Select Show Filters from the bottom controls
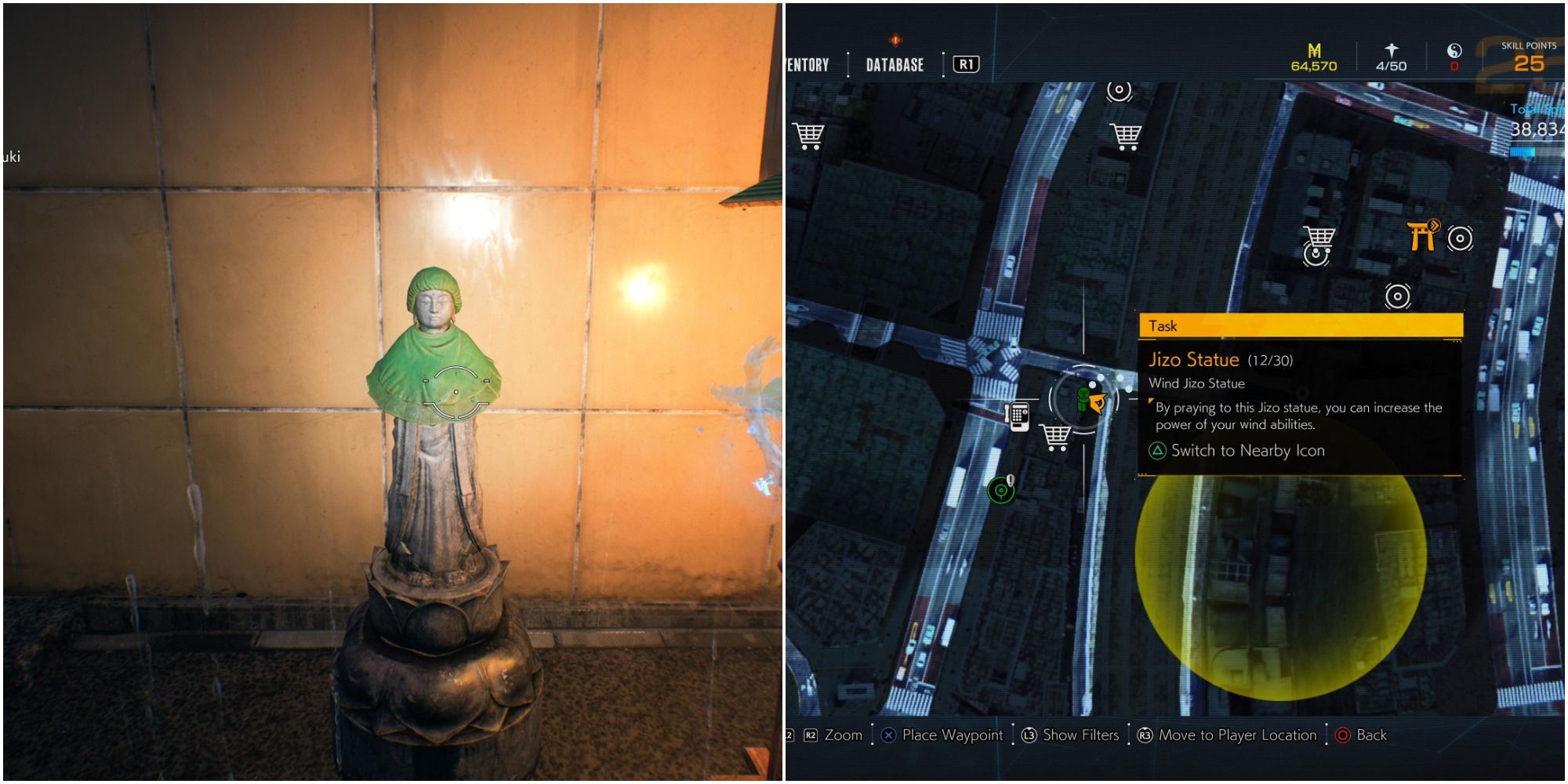This screenshot has width=1568, height=784. coord(1080,735)
